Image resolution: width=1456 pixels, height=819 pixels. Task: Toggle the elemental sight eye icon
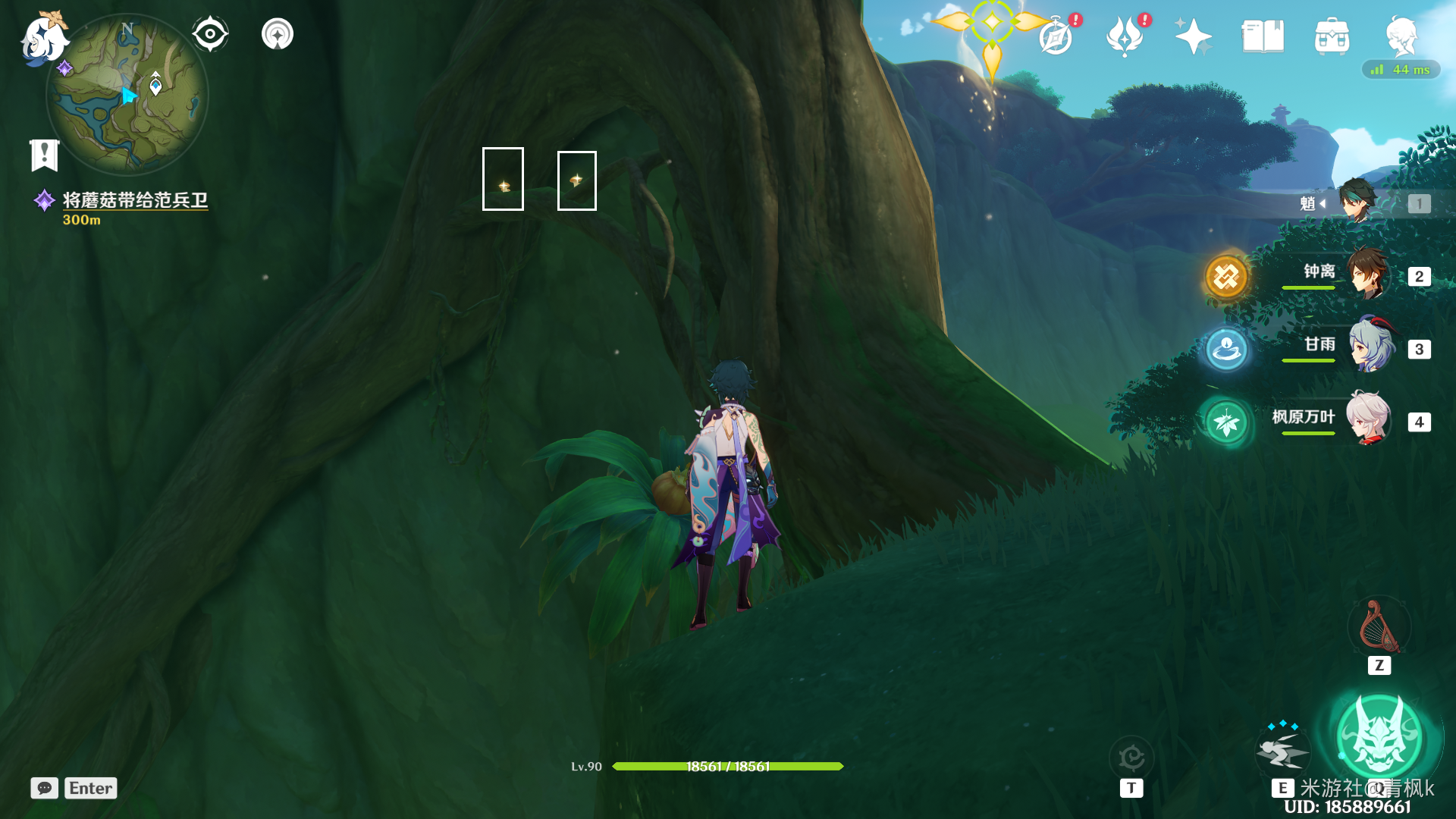pos(210,34)
